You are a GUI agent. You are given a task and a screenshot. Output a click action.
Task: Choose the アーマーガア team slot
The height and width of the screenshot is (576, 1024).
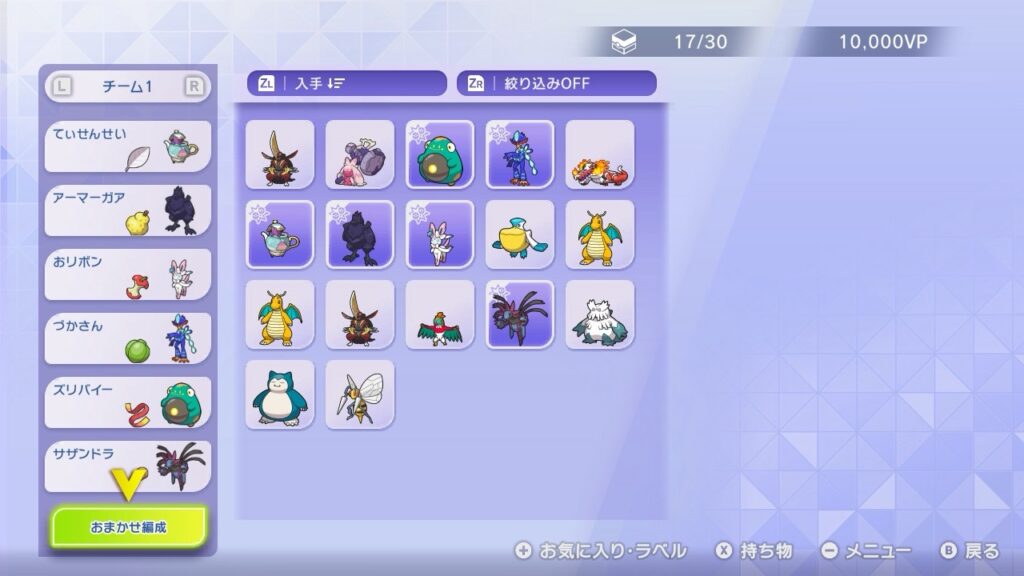128,210
